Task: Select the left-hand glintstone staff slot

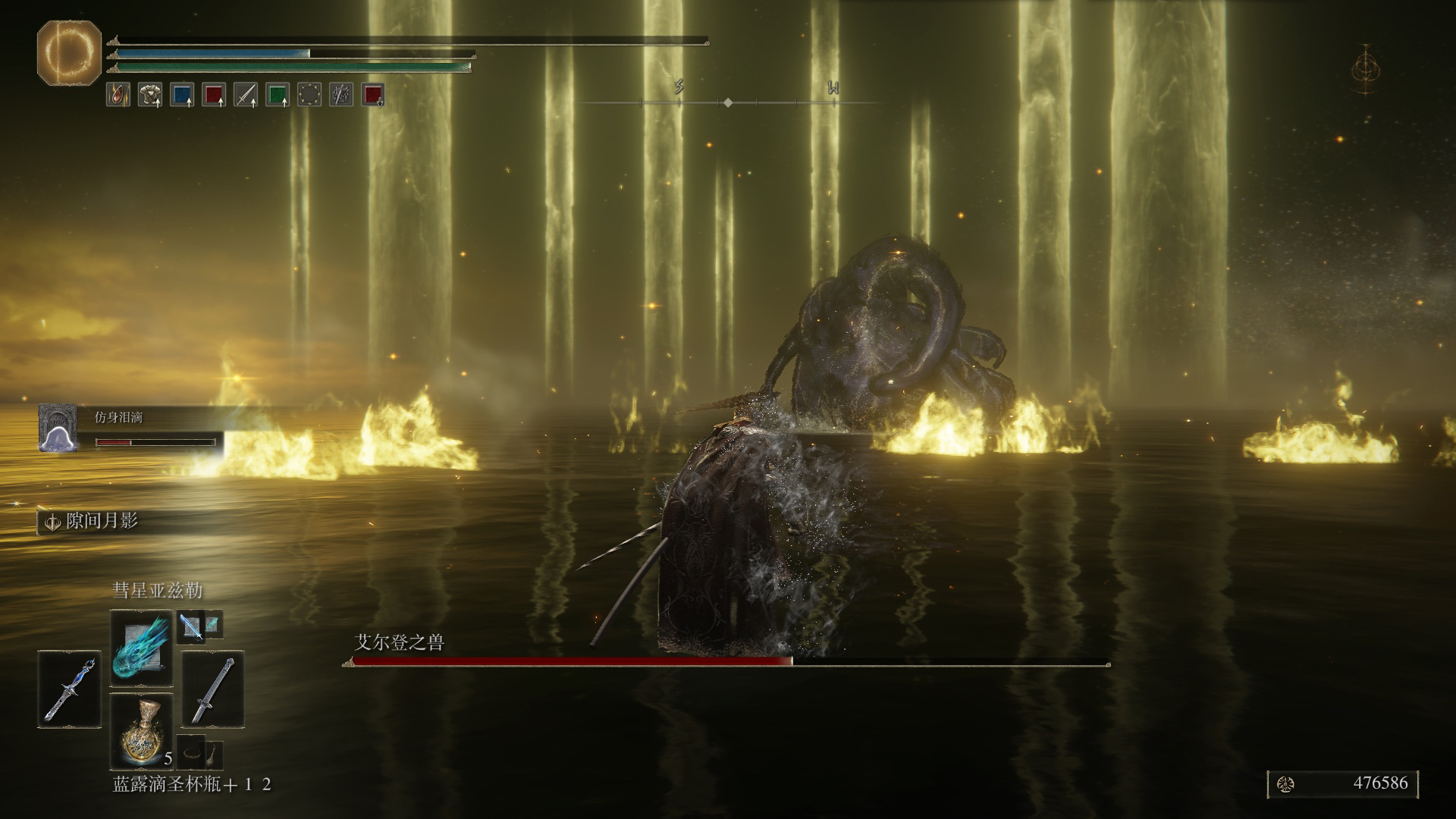Action: (x=69, y=689)
